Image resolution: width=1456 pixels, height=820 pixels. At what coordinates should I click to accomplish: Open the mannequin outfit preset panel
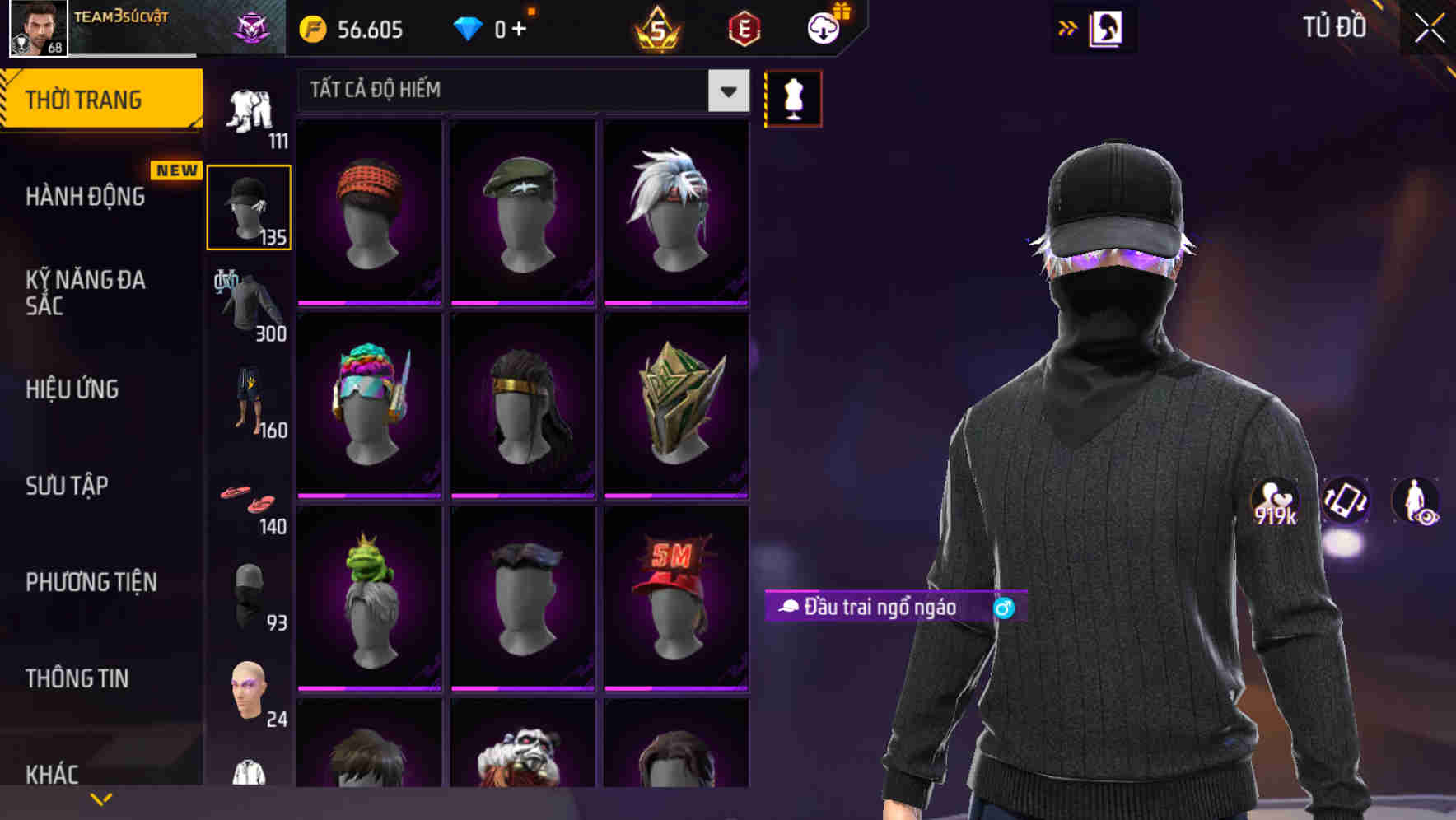(x=792, y=98)
